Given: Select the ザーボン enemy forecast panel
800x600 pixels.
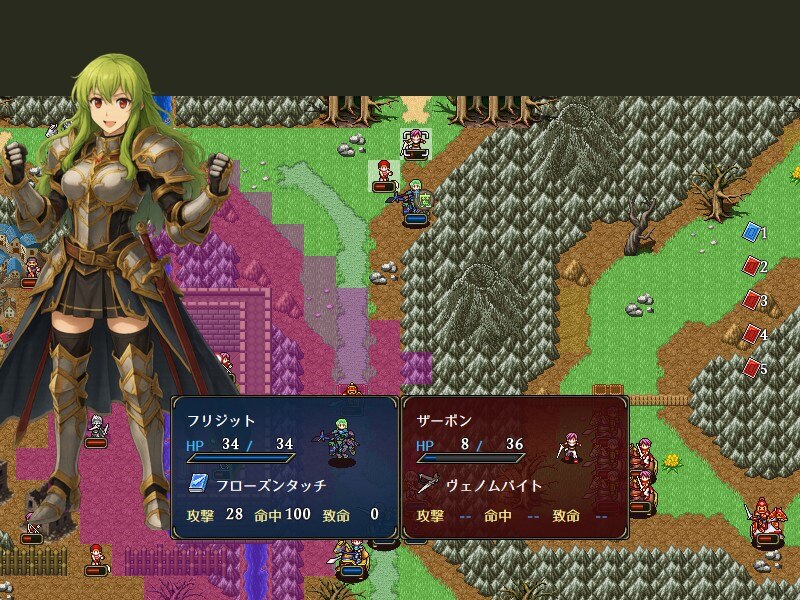Looking at the screenshot, I should click(x=515, y=467).
